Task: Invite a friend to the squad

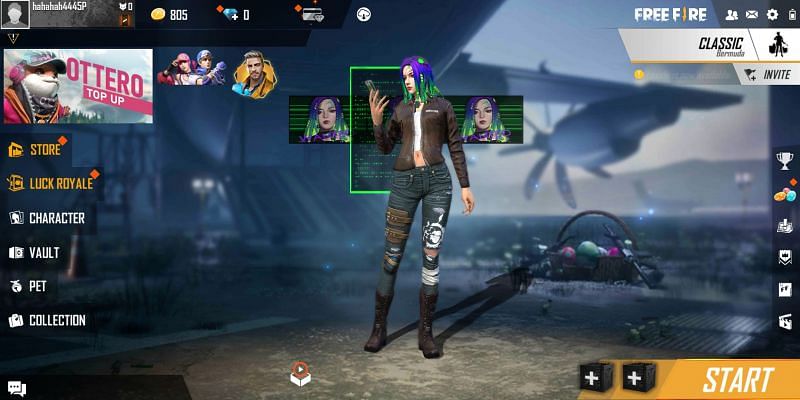Action: pos(768,74)
